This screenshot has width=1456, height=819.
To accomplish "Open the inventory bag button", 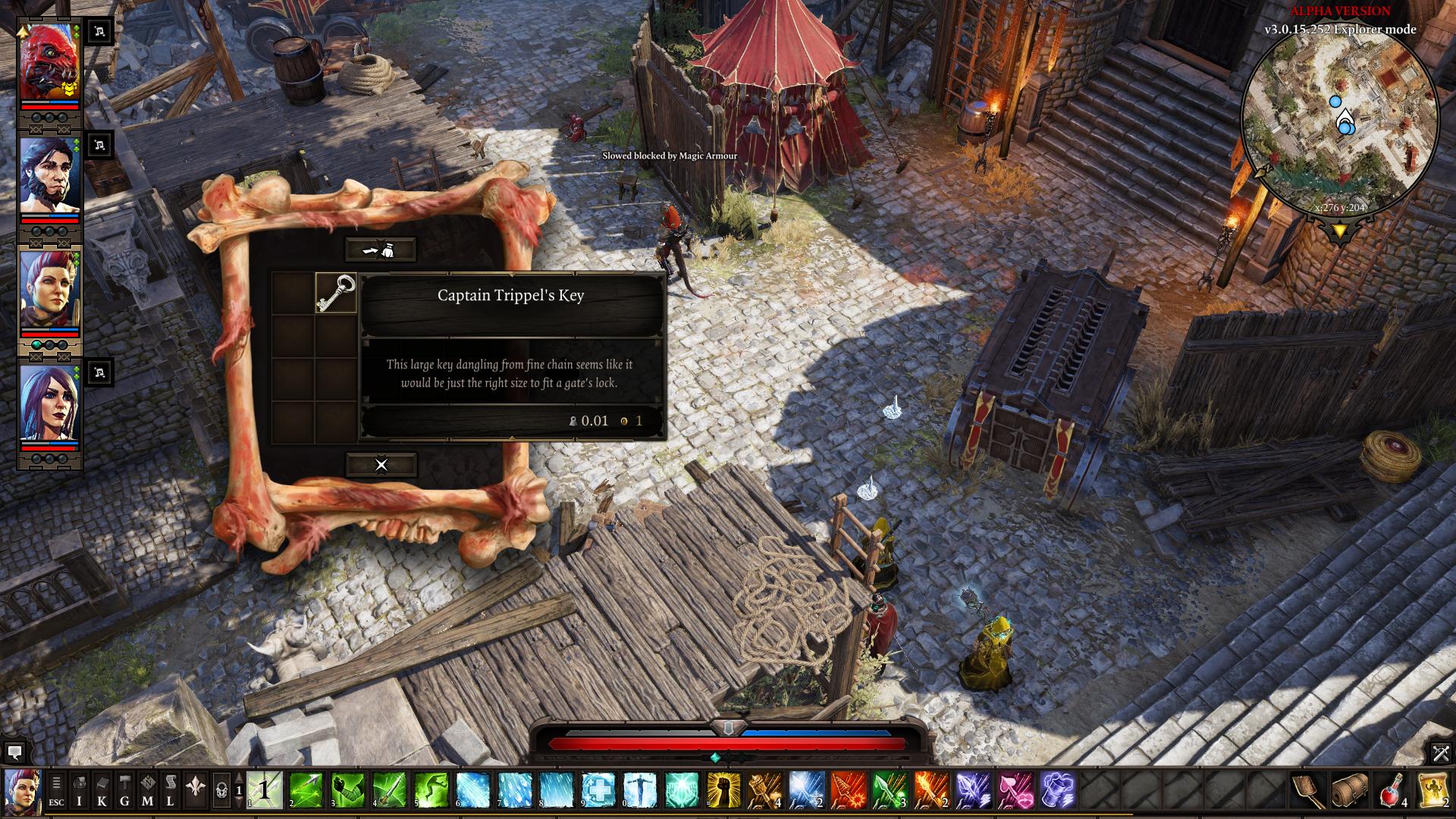I will 79,789.
